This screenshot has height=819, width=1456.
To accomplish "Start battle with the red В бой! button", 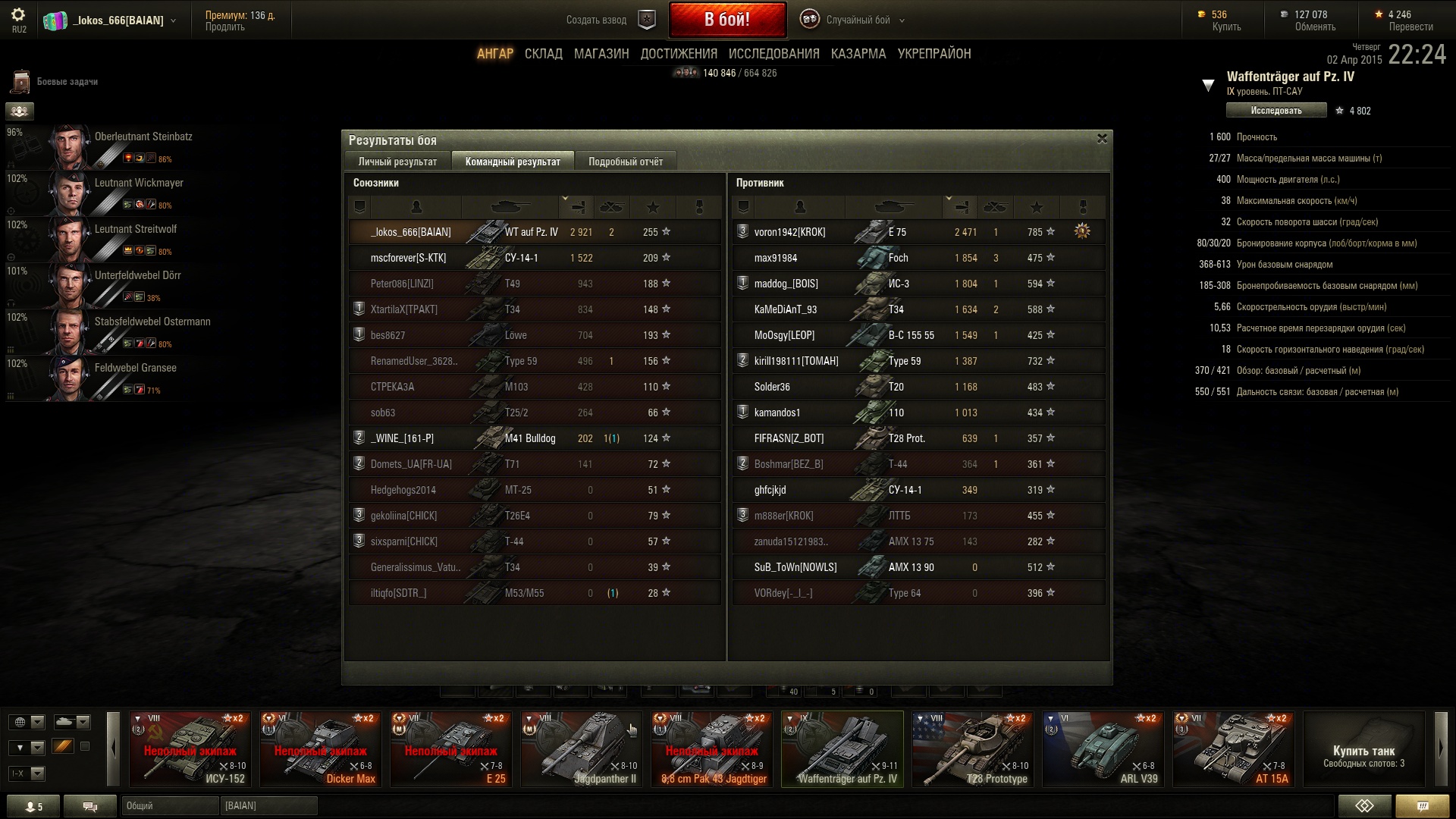I will 726,20.
